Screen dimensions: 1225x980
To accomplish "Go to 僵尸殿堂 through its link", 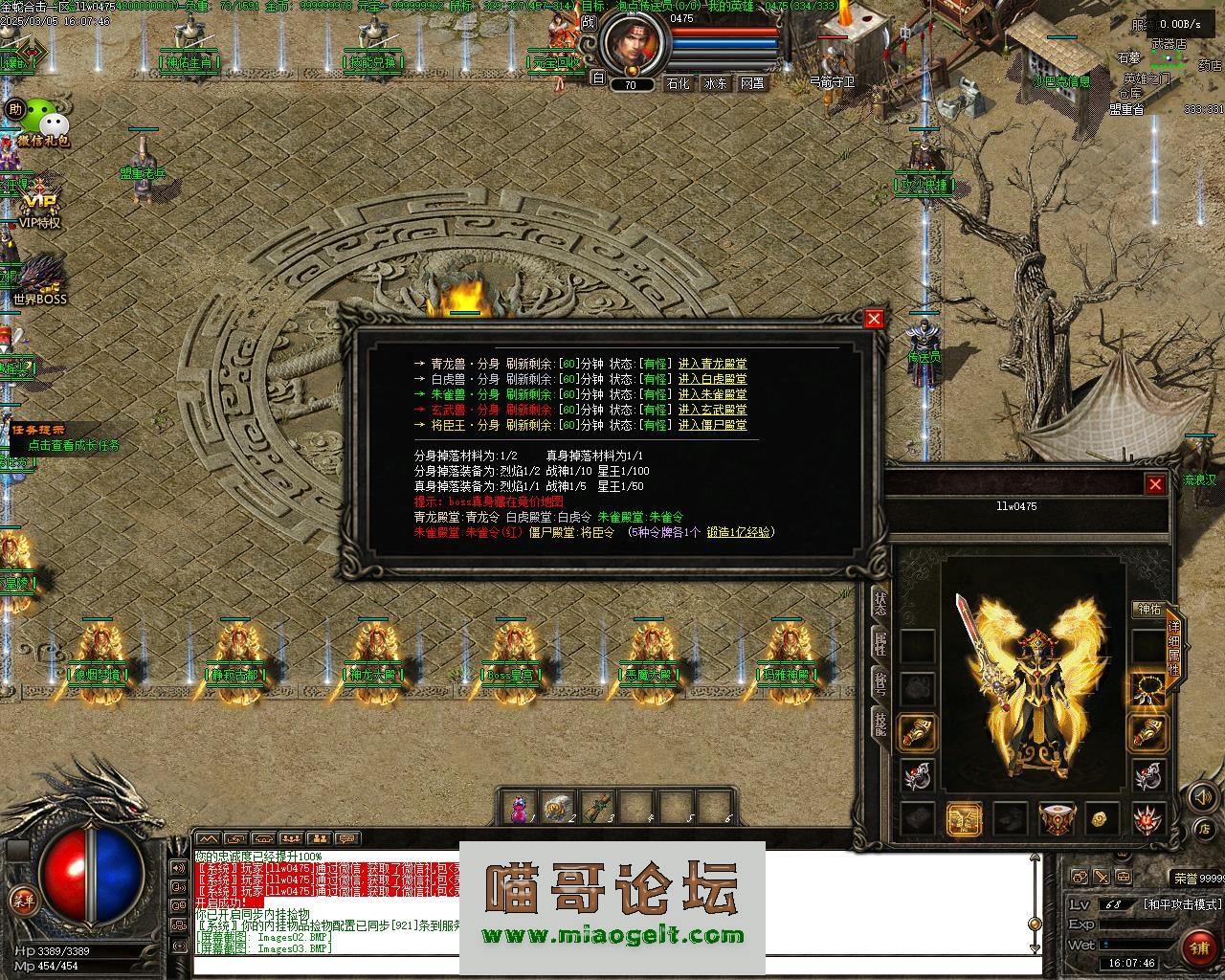I will click(x=712, y=425).
